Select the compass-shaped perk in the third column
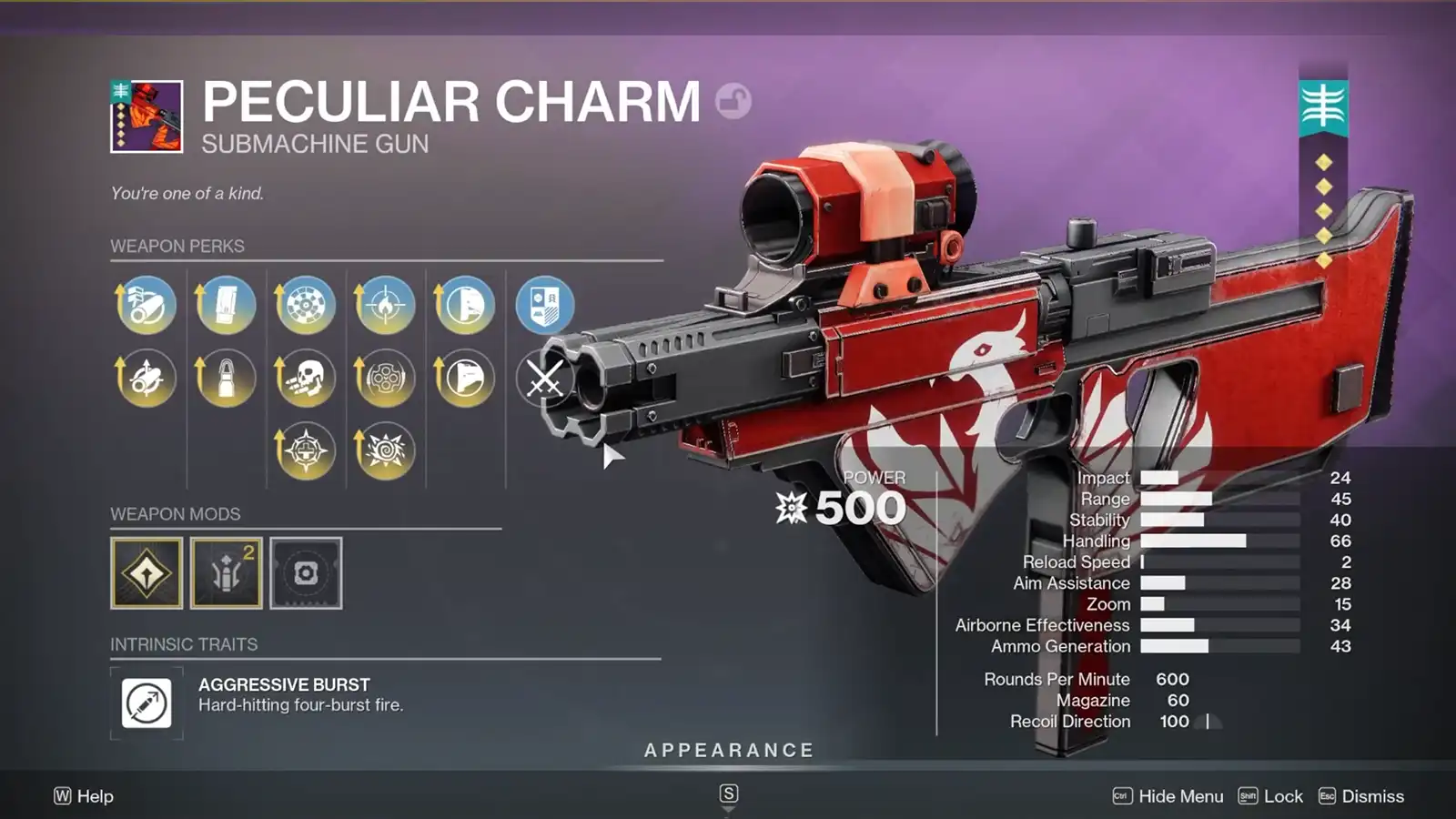 pos(304,450)
